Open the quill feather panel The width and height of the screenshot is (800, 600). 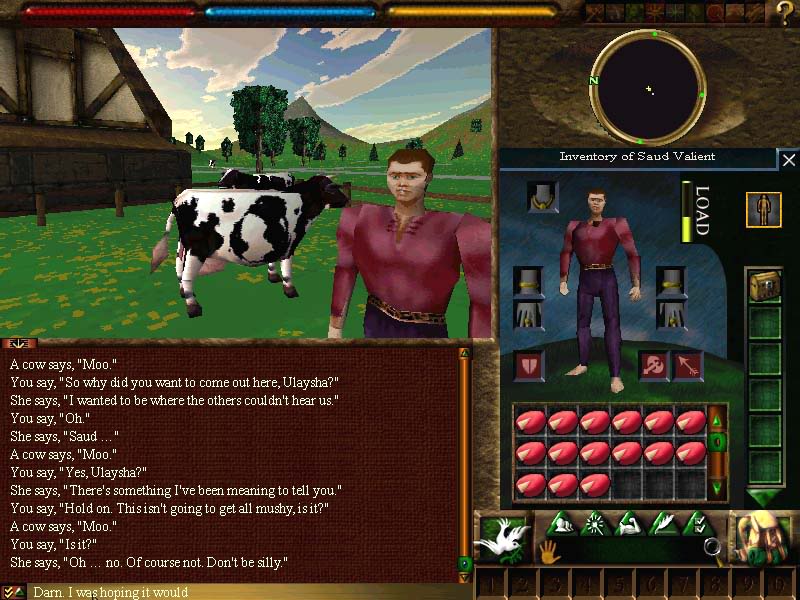pos(665,522)
